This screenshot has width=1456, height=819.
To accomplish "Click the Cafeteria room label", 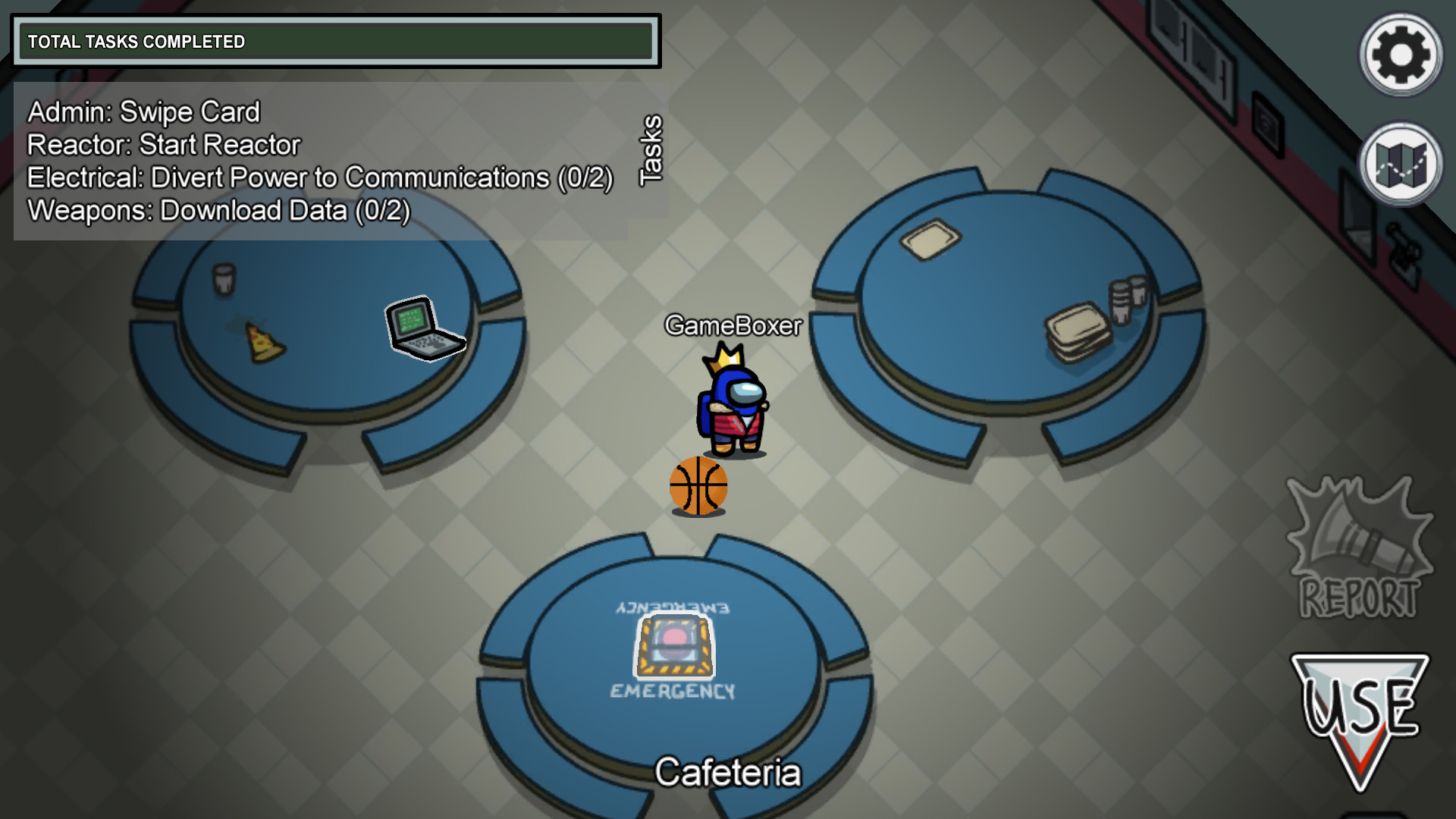I will click(x=730, y=772).
